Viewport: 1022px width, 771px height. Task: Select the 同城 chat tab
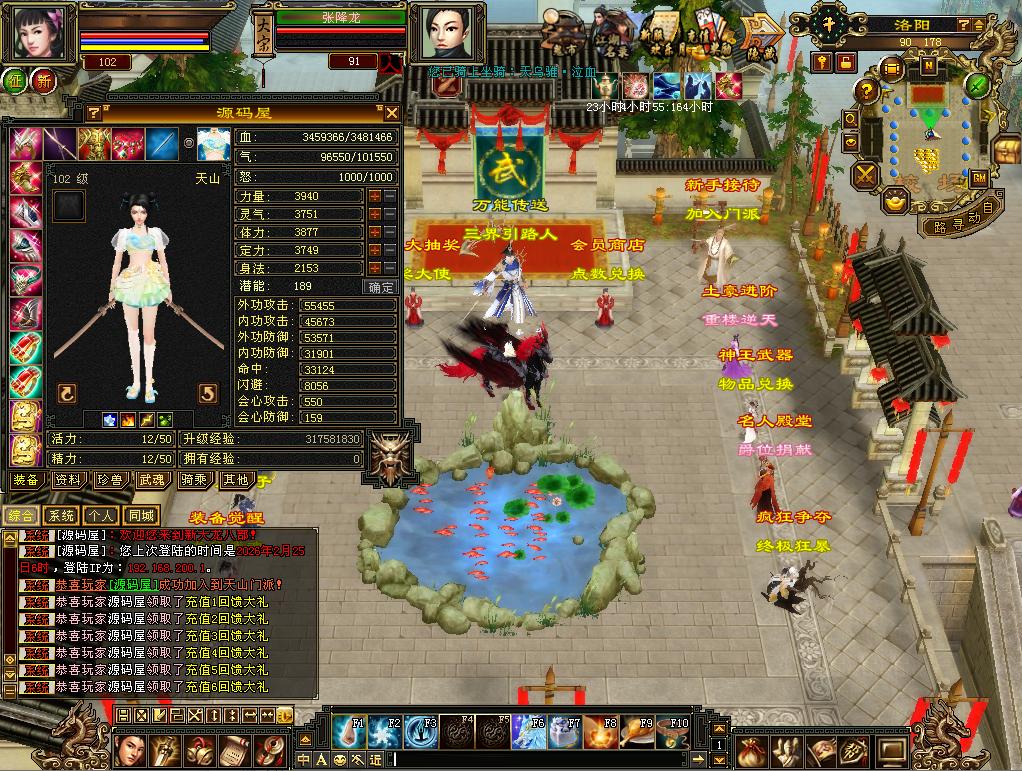point(141,516)
